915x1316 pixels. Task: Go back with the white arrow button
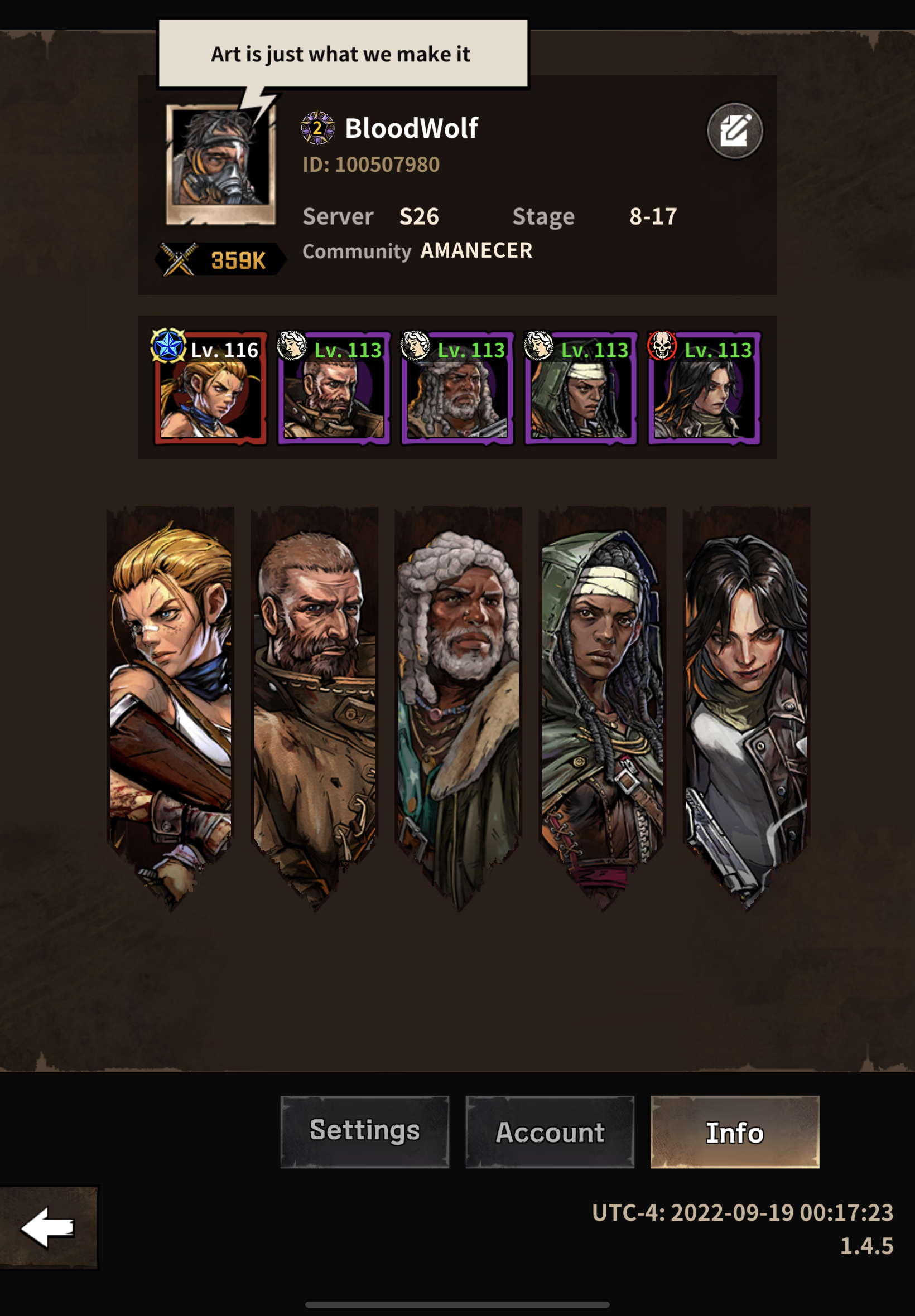point(48,1227)
